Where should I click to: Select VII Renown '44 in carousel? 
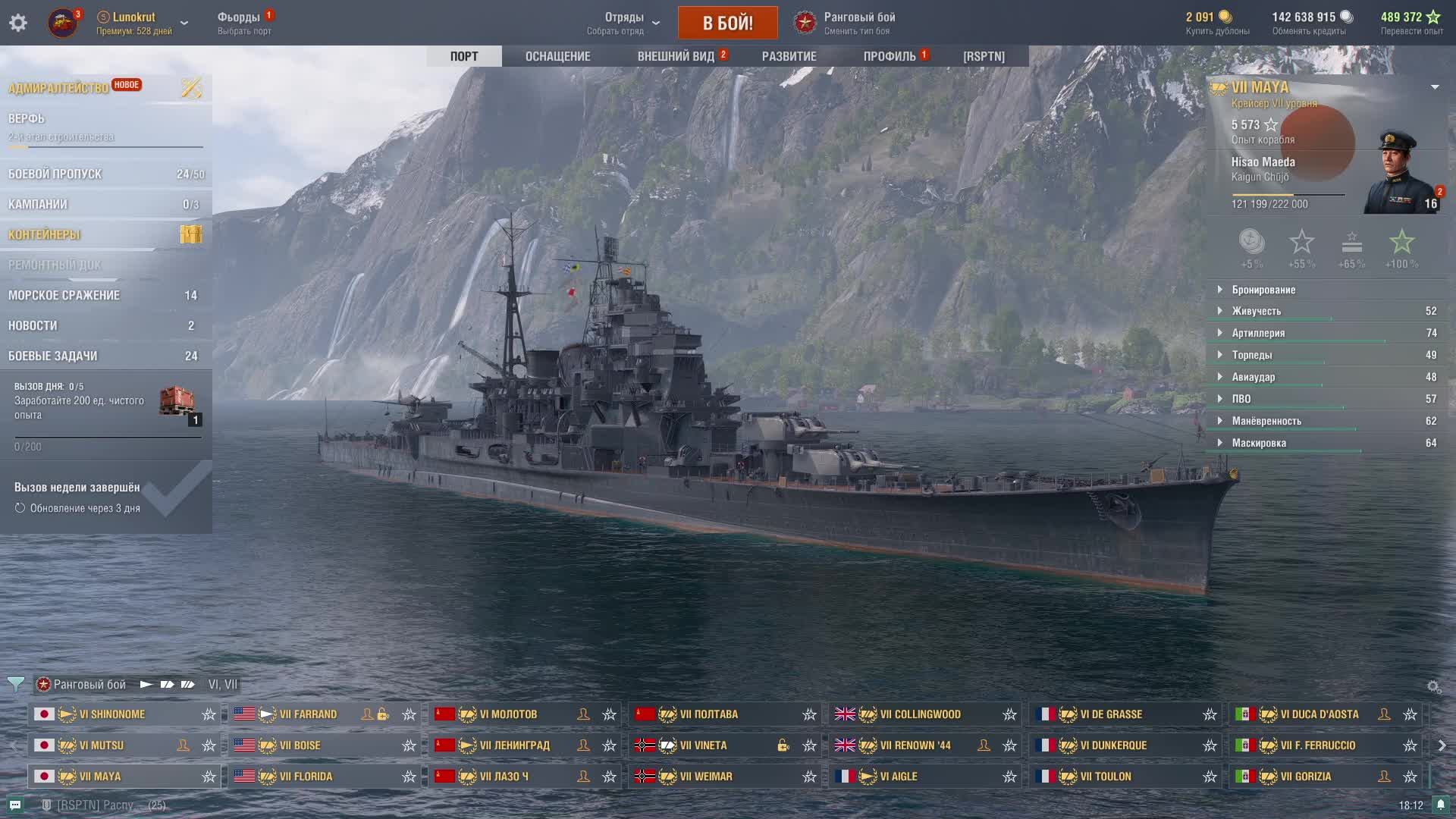point(915,745)
